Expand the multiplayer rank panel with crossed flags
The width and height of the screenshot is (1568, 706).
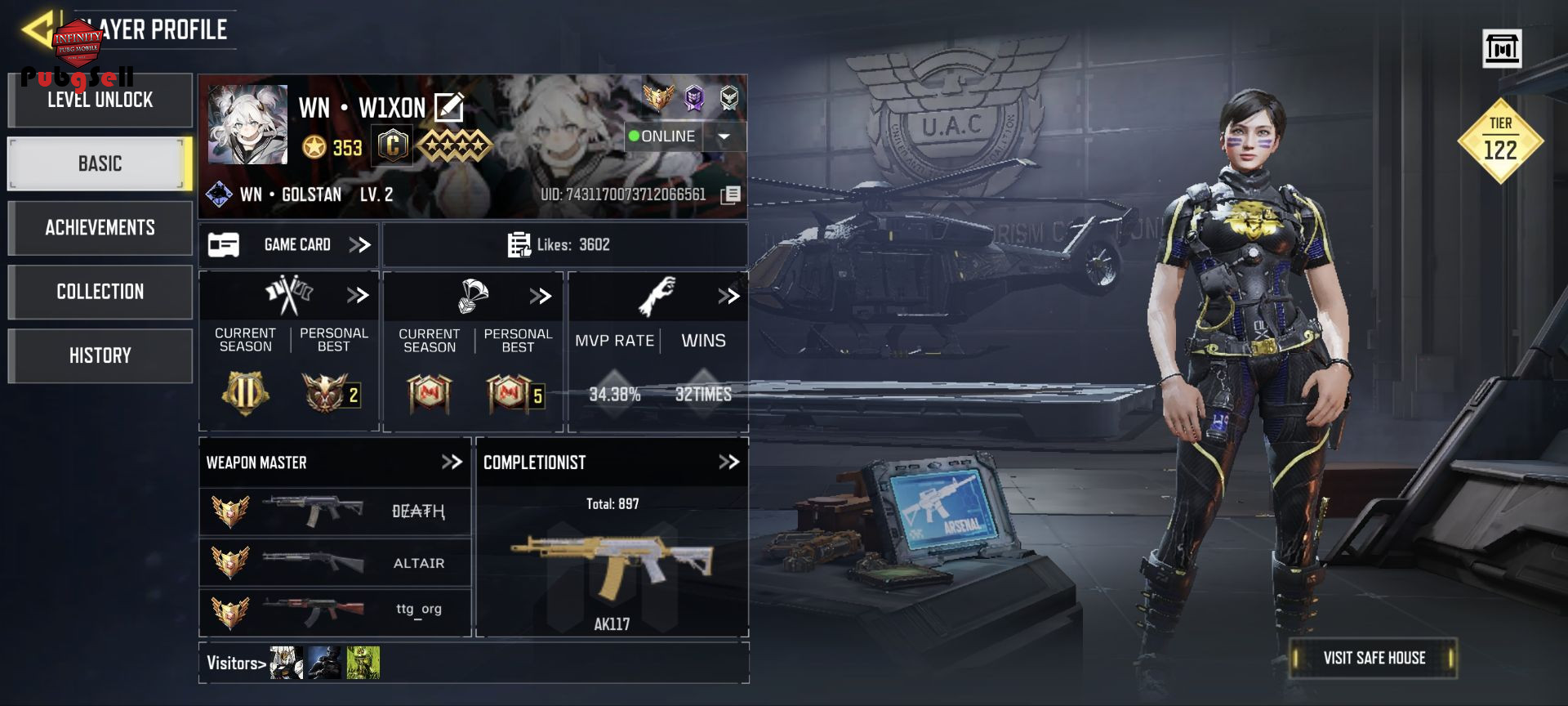[358, 295]
